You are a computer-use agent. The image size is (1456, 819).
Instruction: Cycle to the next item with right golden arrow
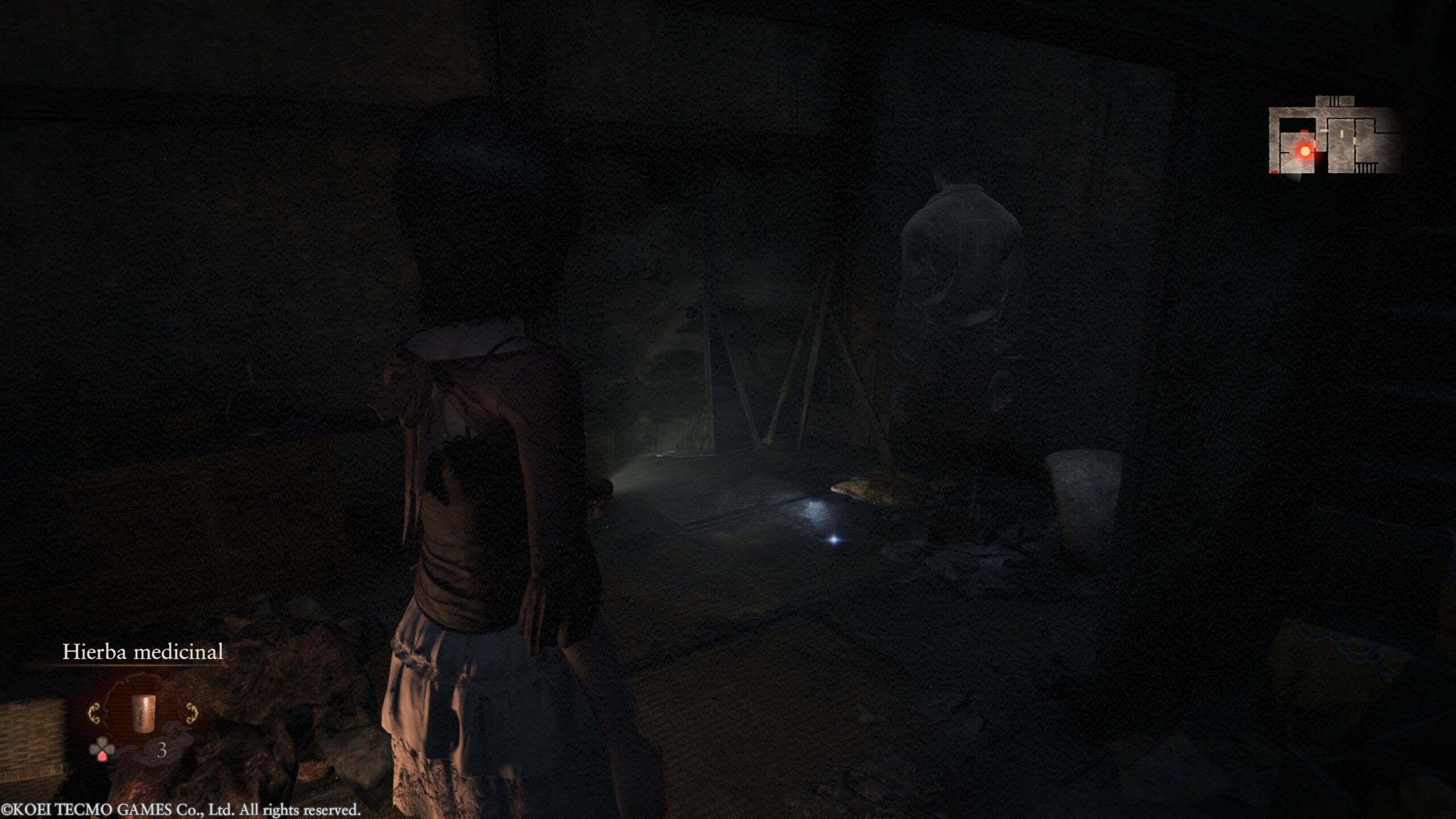tap(192, 713)
